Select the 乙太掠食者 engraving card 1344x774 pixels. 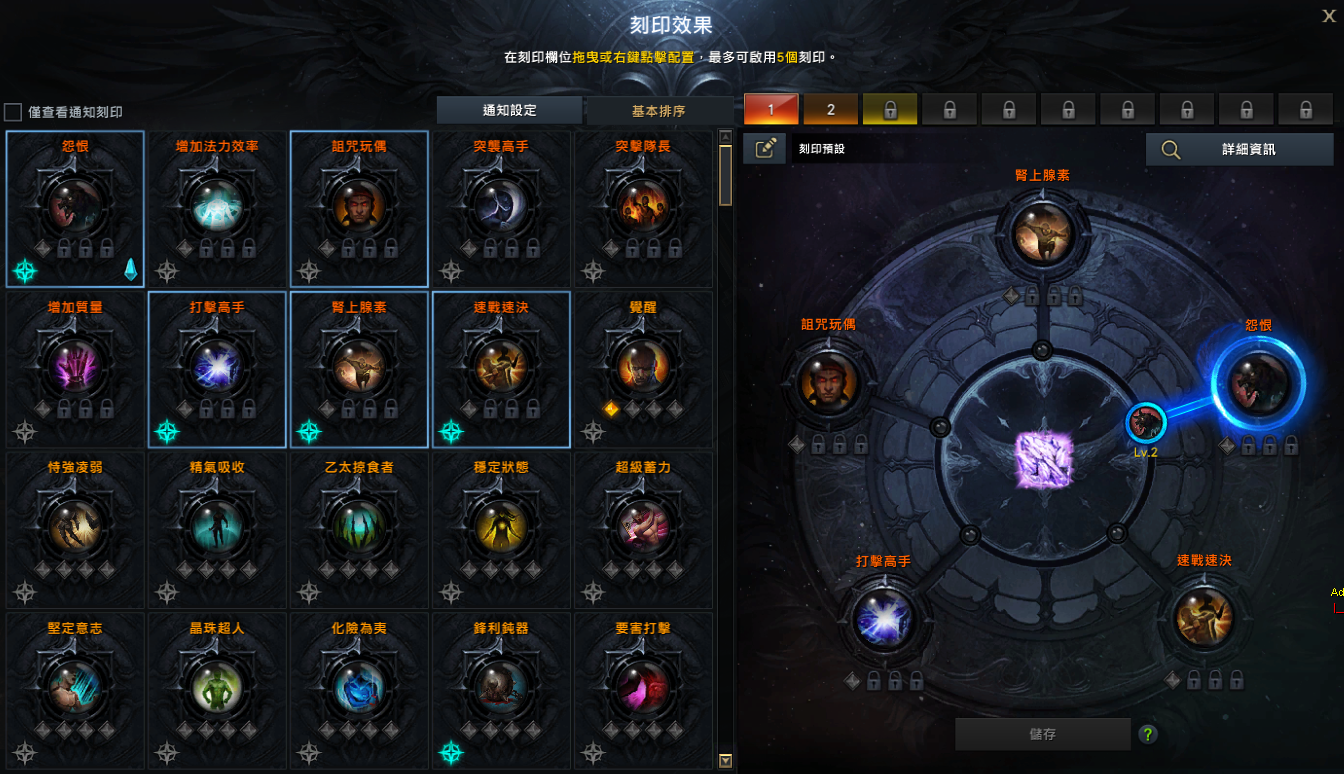coord(359,529)
